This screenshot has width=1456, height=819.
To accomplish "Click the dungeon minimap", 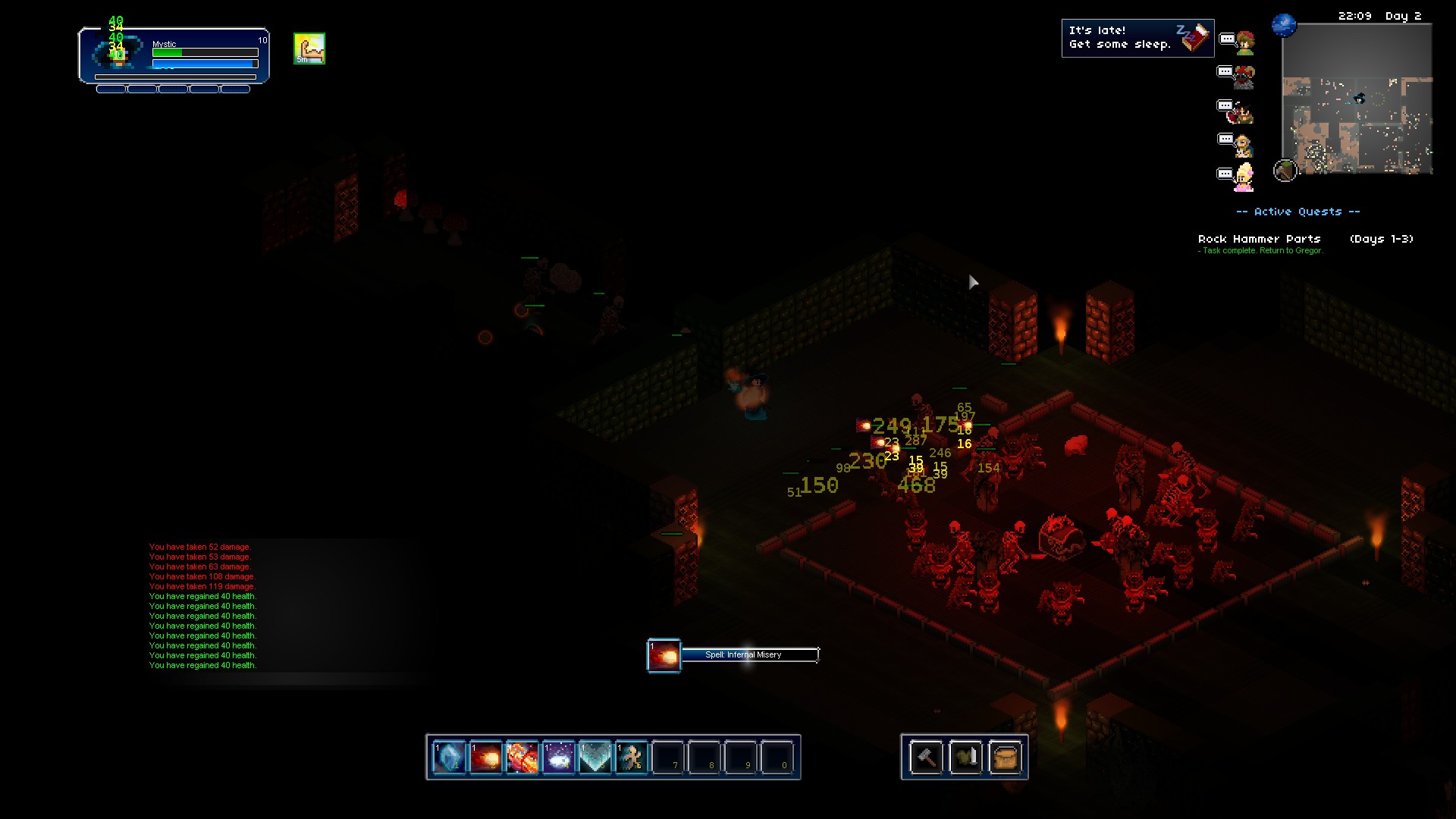I will pos(1357,99).
